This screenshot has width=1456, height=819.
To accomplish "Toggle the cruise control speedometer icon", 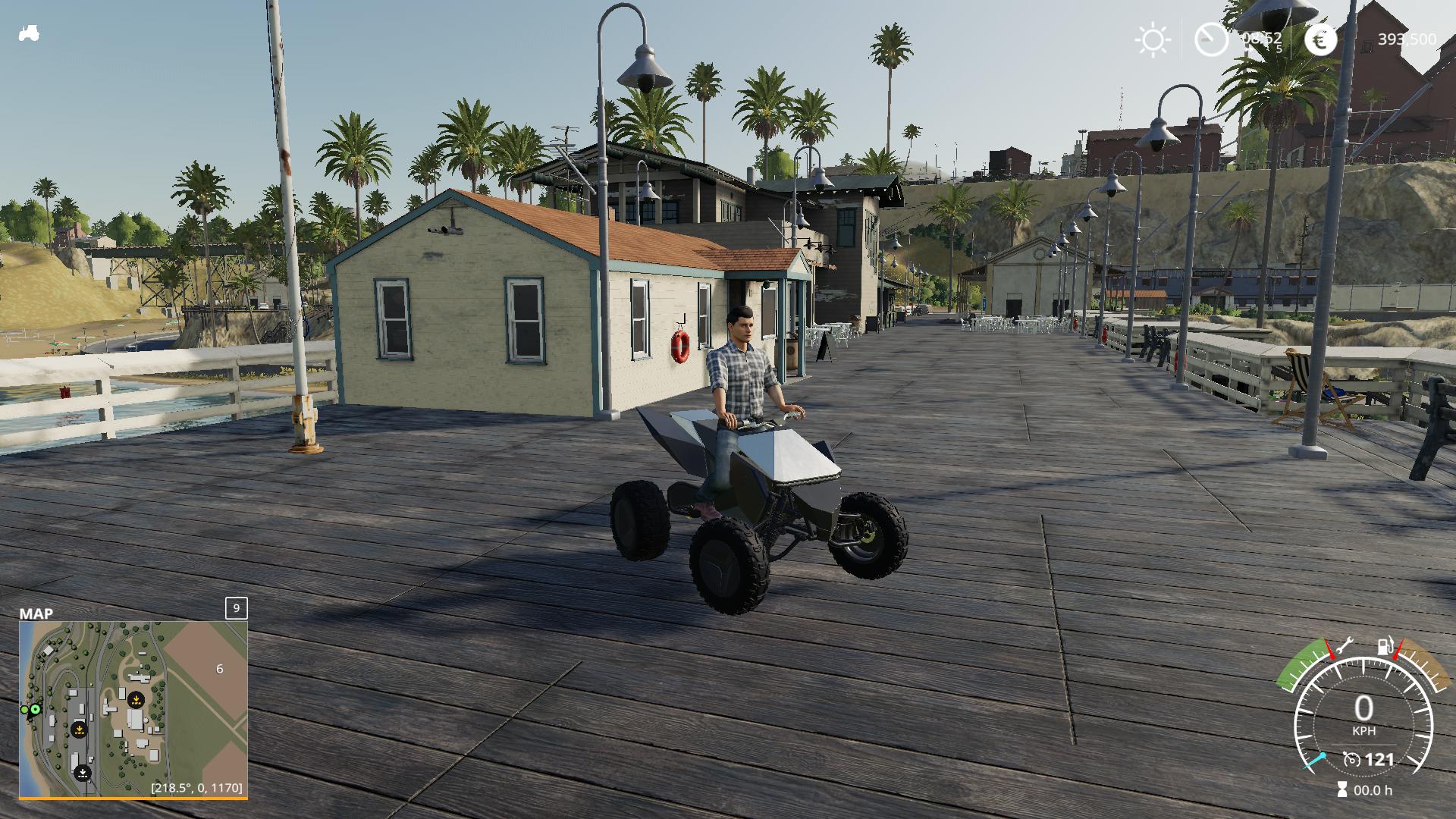I will 1351,759.
